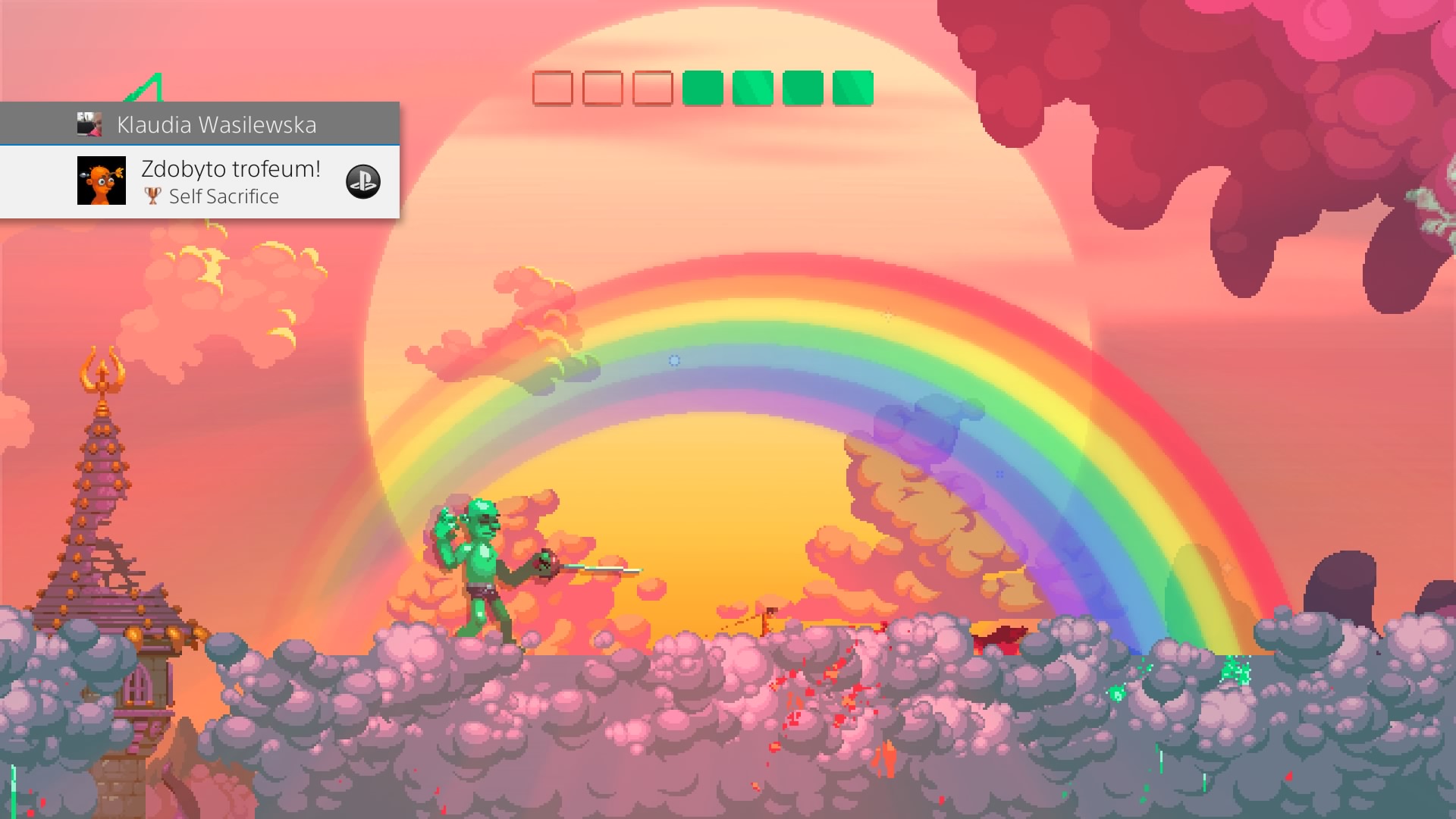
Task: Select the bronze trophy icon next to Self Sacrifice
Action: click(x=152, y=196)
